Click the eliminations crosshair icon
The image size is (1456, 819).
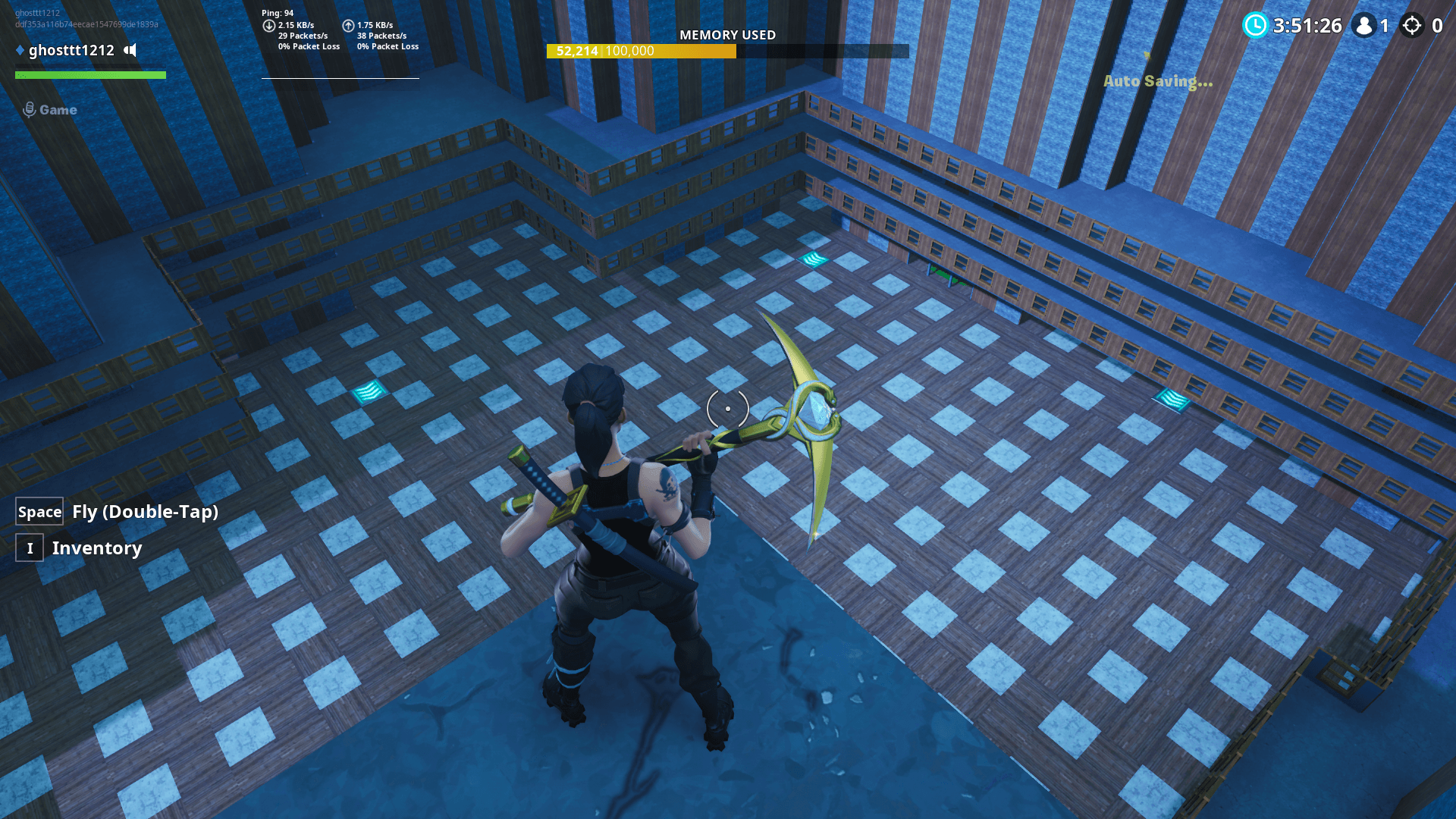coord(1412,27)
